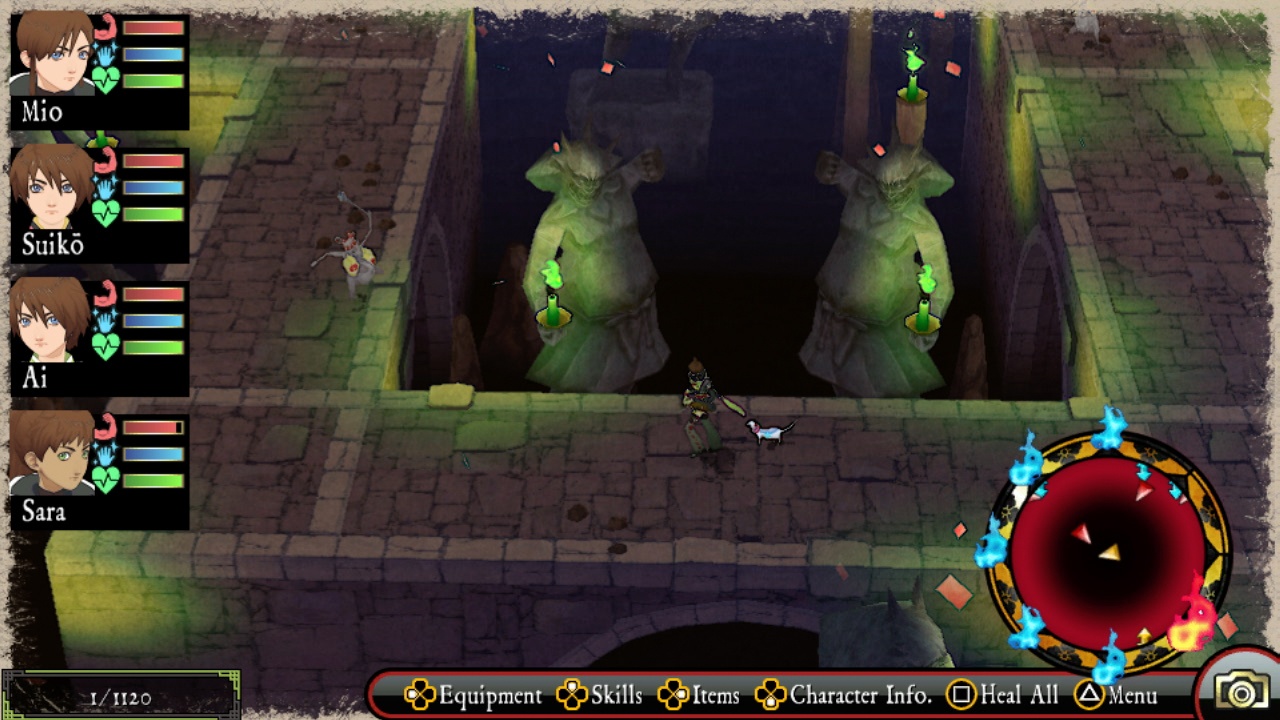Select Suikō's party portrait

pyautogui.click(x=52, y=188)
